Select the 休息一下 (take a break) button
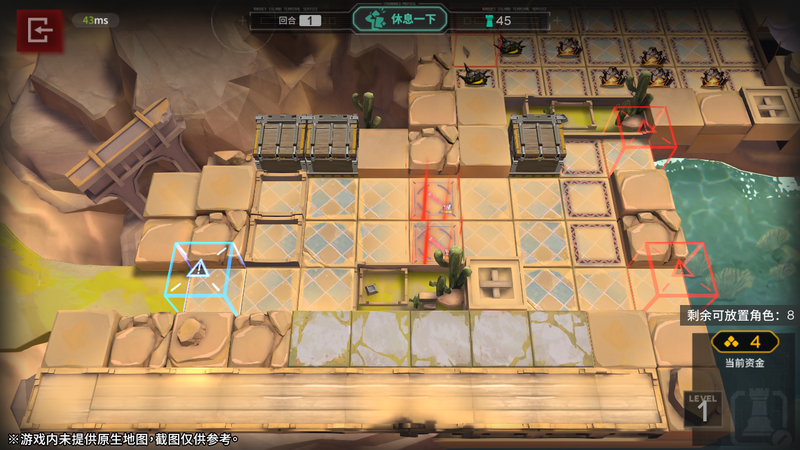Screen dimensions: 800x450 coord(400,19)
